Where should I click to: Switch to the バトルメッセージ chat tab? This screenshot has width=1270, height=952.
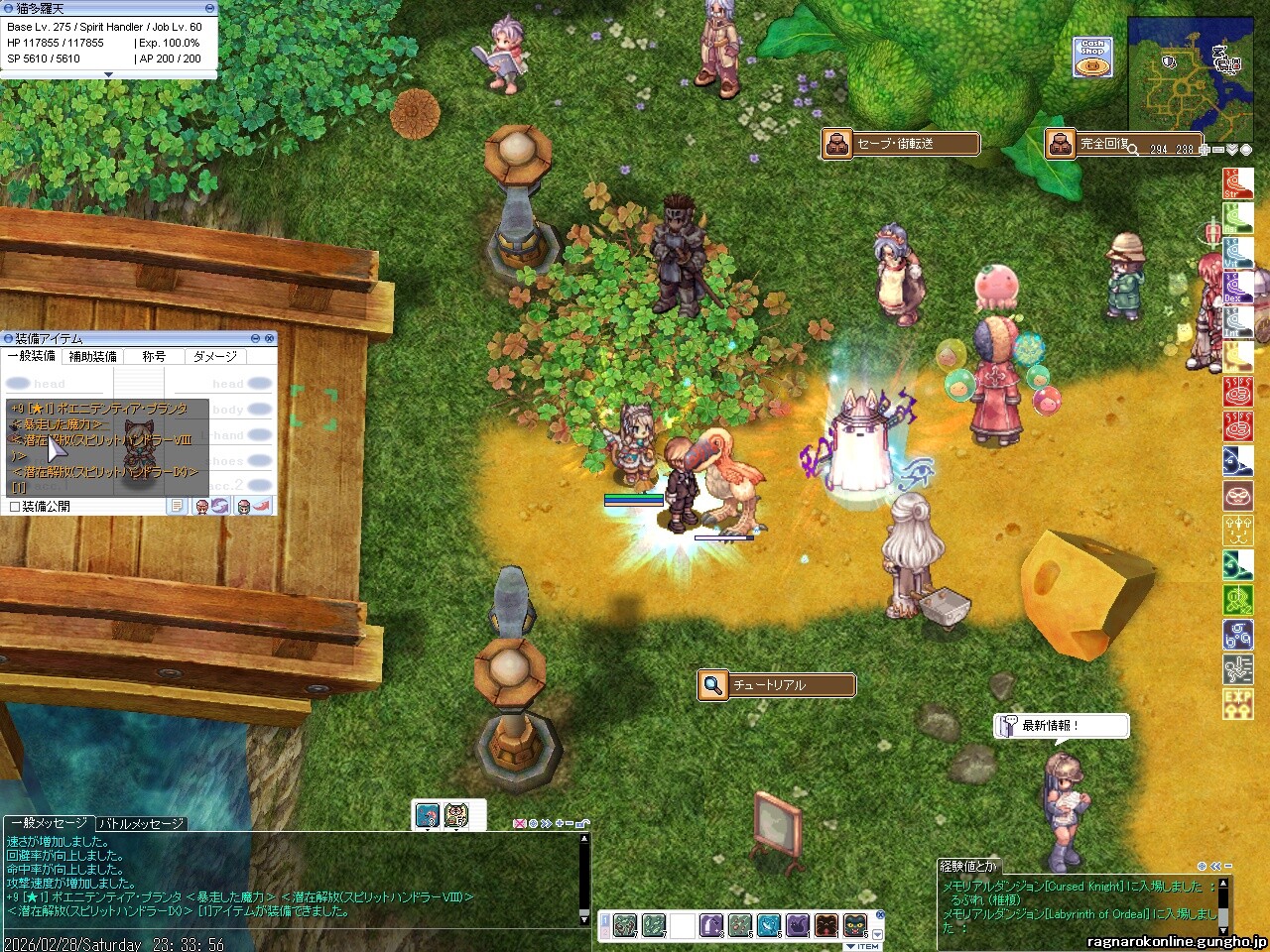pos(141,823)
